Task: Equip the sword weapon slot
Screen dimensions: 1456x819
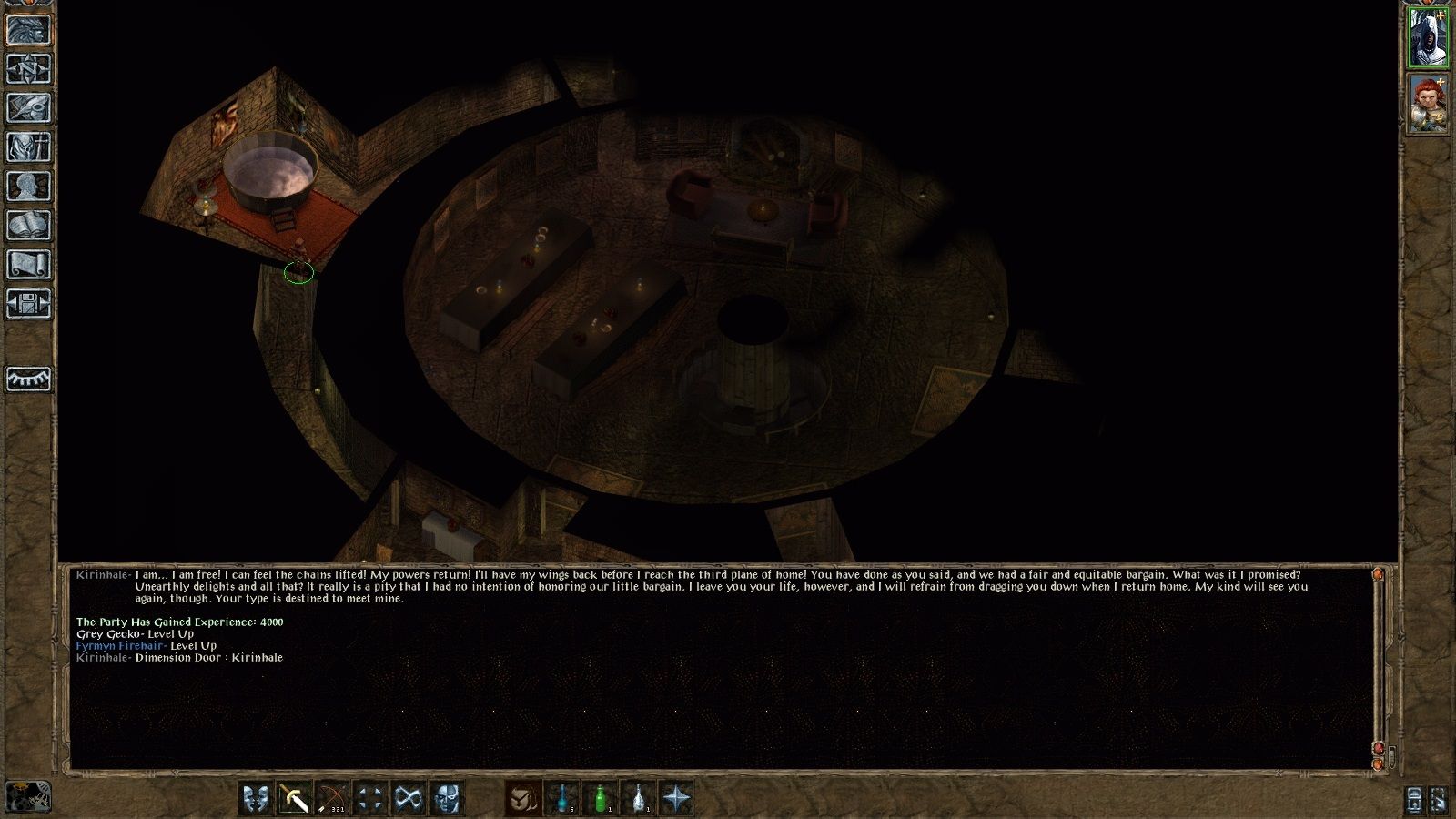Action: pyautogui.click(x=294, y=799)
